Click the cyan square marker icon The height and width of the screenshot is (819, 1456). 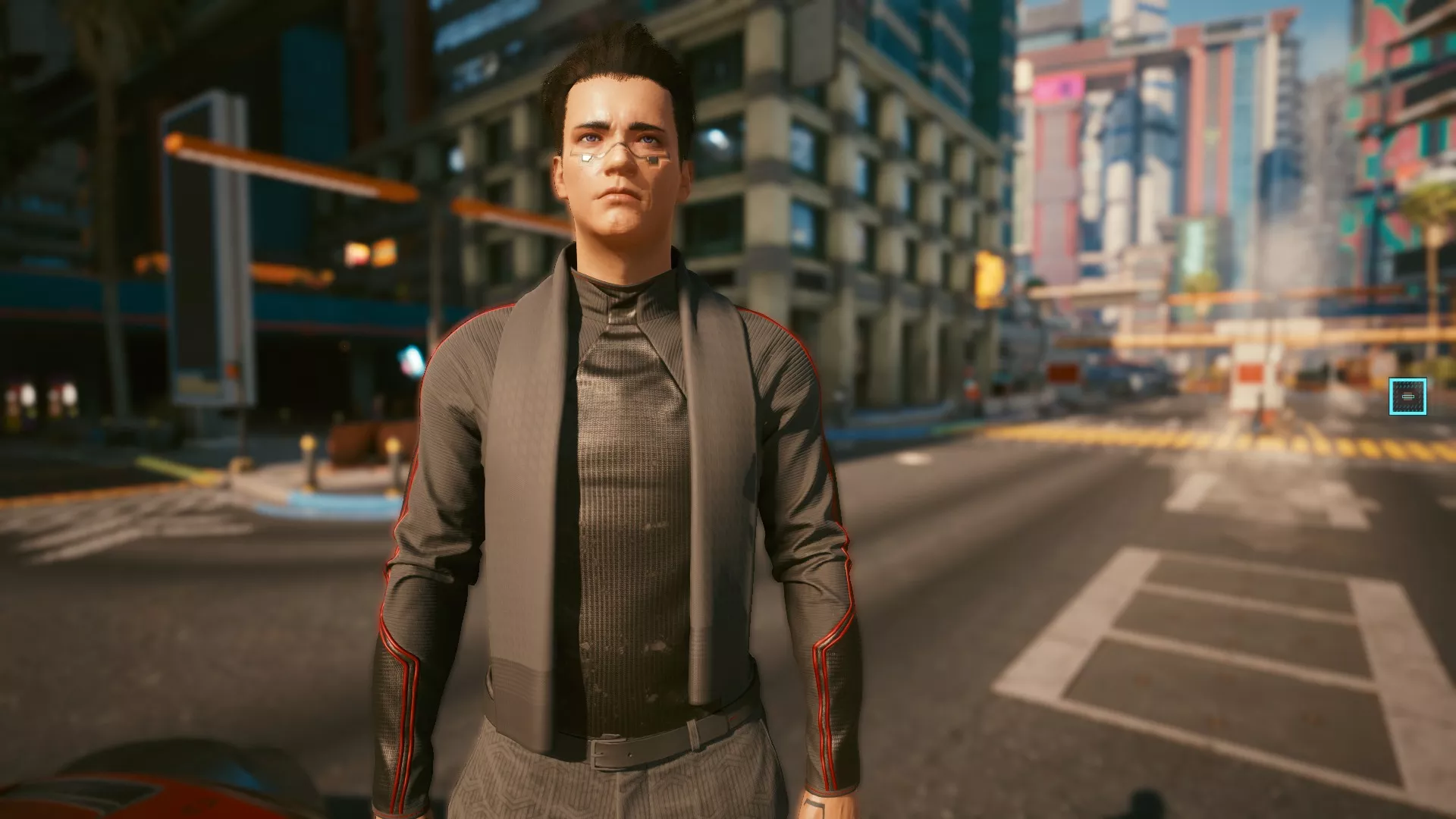pos(1407,397)
